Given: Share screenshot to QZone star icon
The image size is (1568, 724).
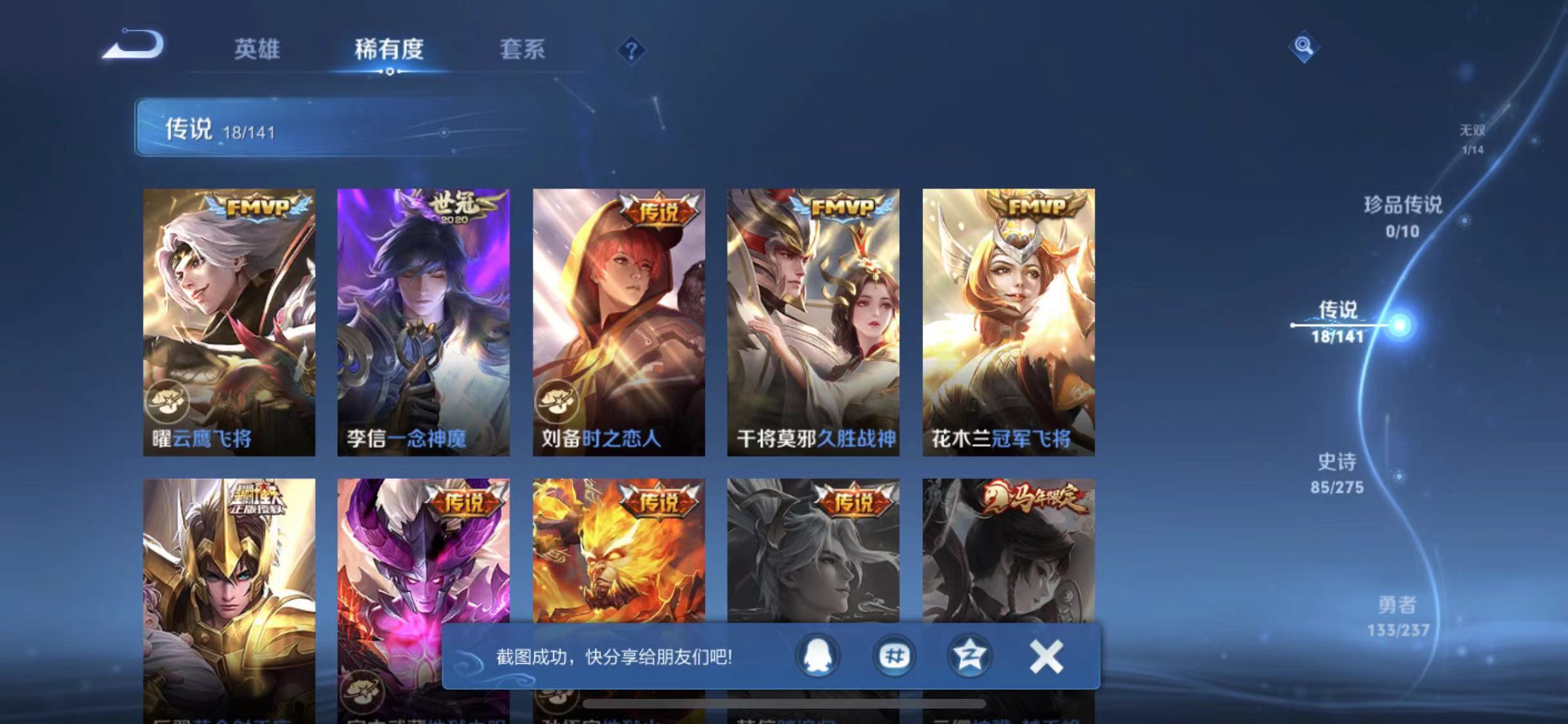Looking at the screenshot, I should (972, 657).
